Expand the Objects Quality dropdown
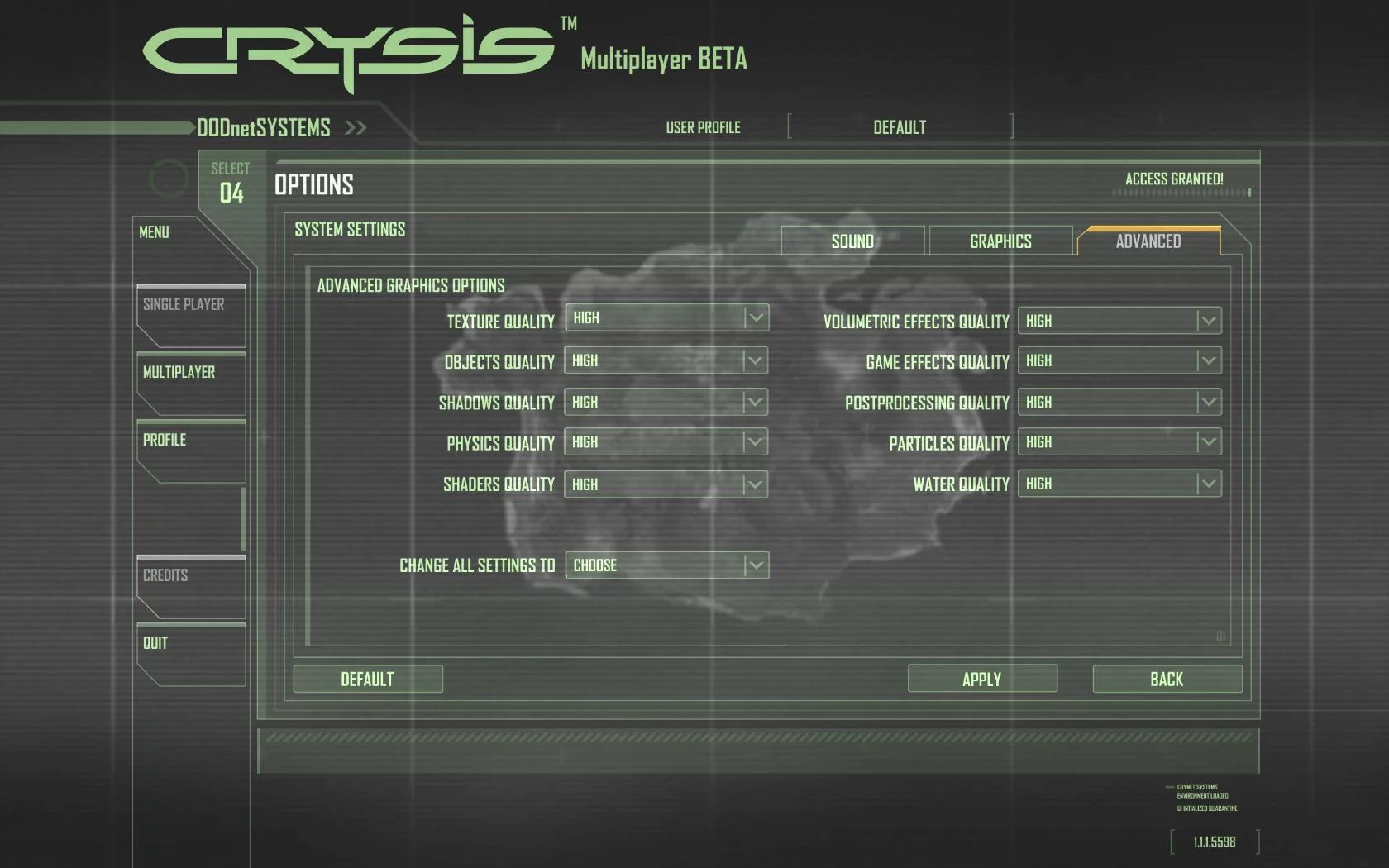This screenshot has width=1389, height=868. click(666, 360)
